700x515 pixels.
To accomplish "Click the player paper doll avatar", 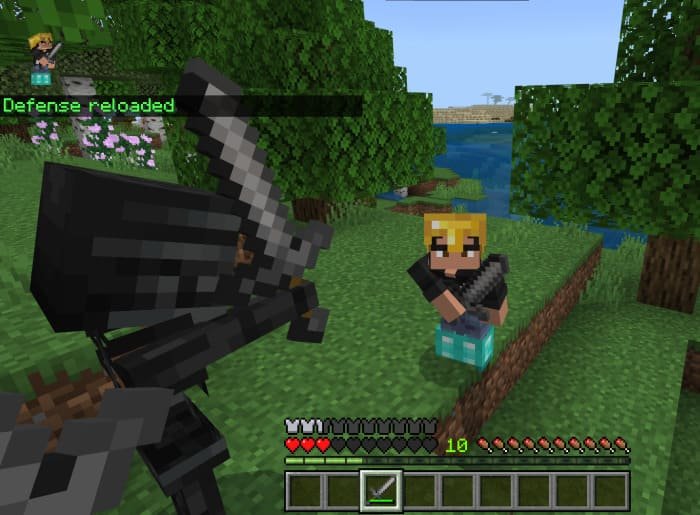I will tap(43, 56).
